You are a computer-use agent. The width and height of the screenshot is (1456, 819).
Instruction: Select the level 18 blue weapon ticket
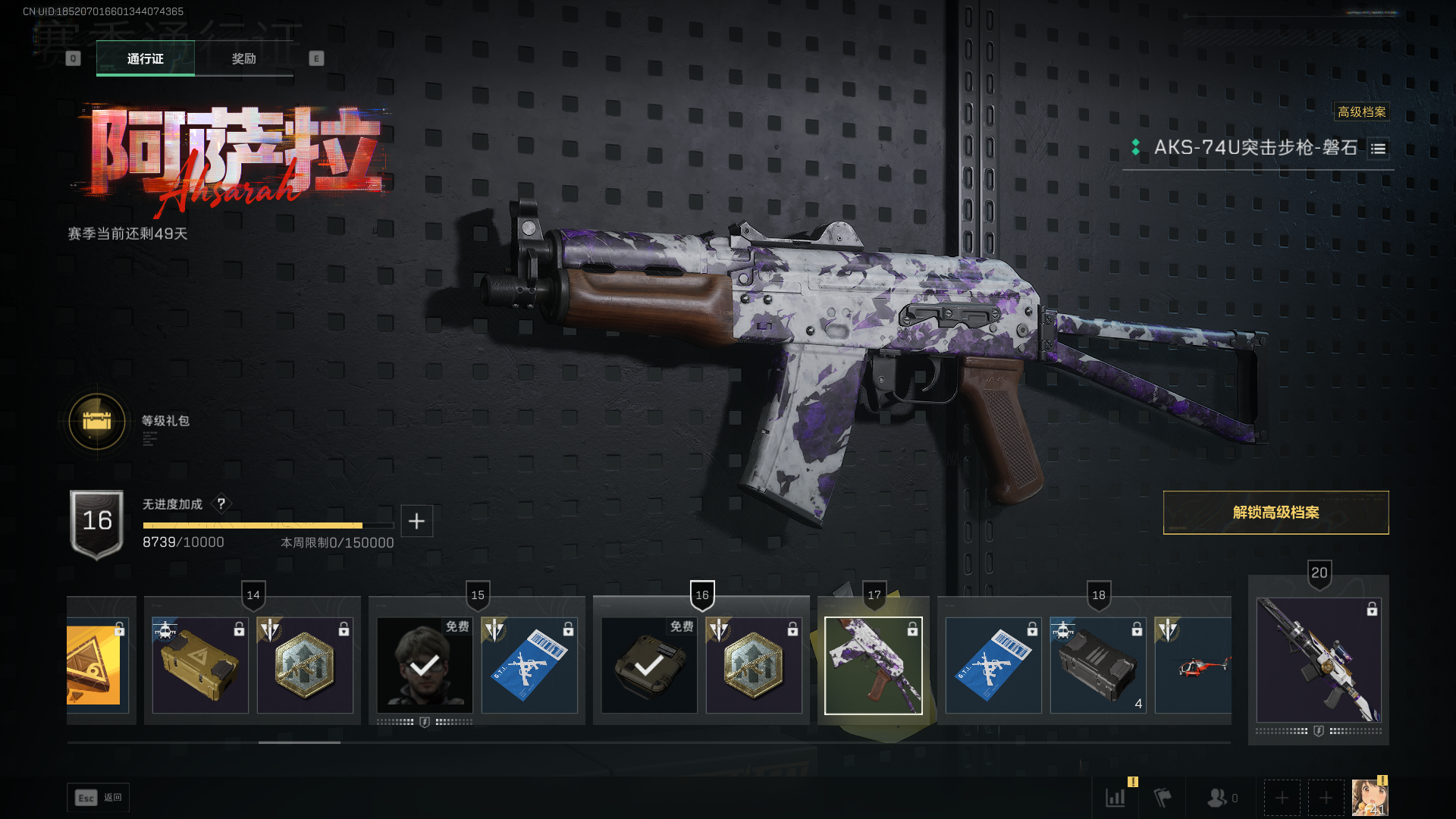(x=993, y=666)
